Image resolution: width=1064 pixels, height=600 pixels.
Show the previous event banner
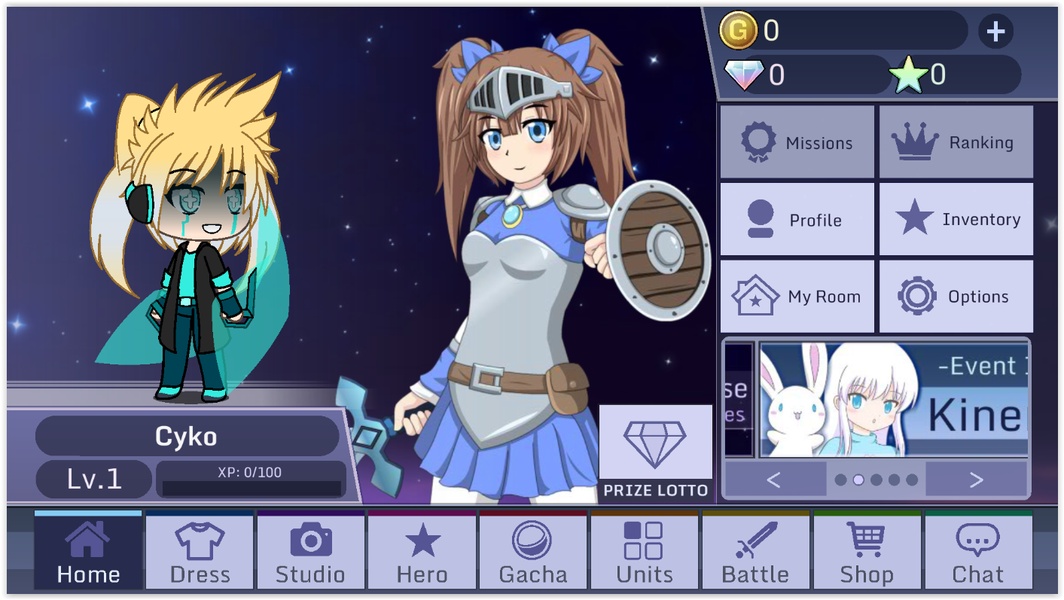click(x=773, y=480)
